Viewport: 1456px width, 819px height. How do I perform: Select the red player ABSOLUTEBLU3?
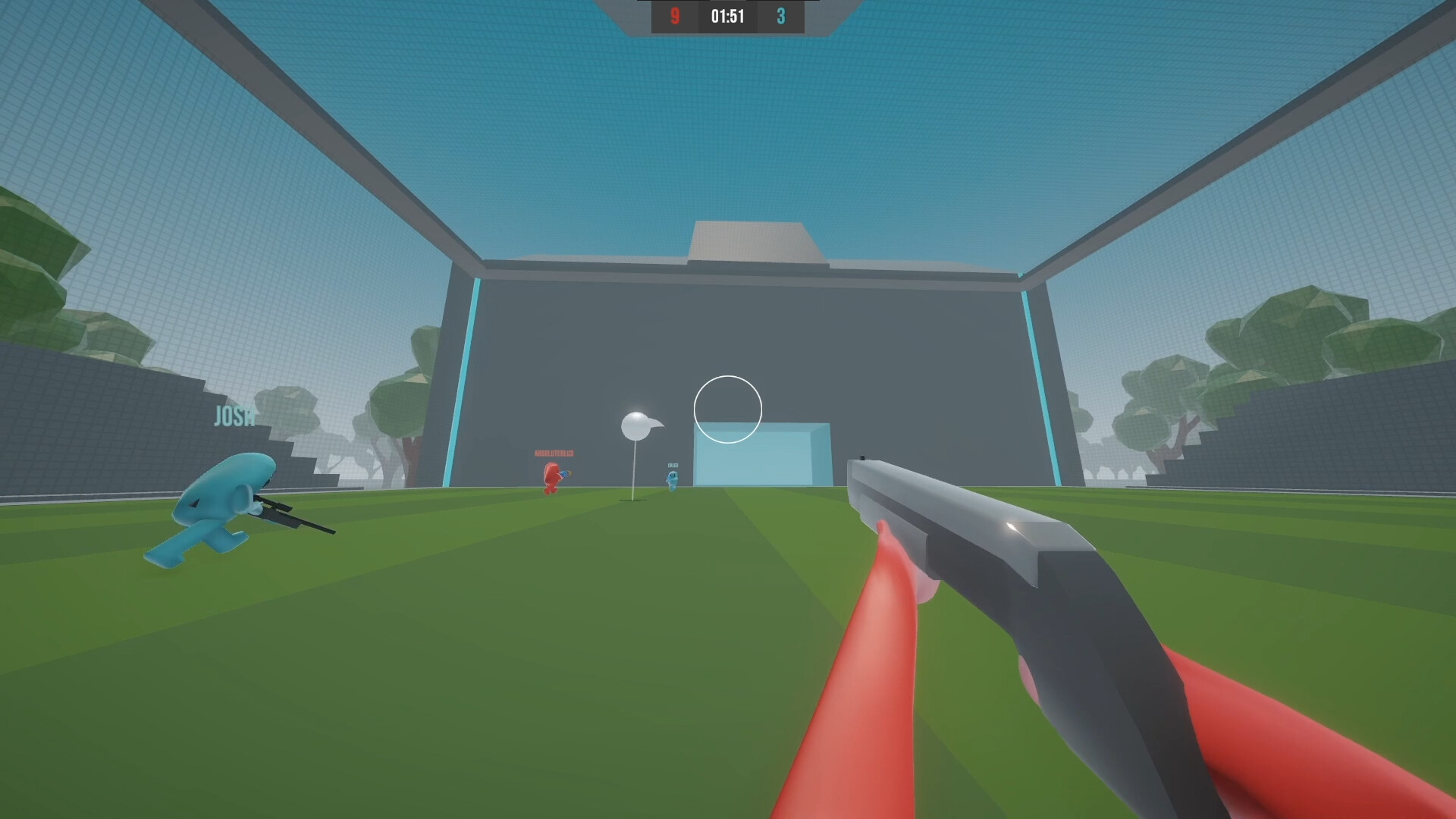tap(551, 479)
